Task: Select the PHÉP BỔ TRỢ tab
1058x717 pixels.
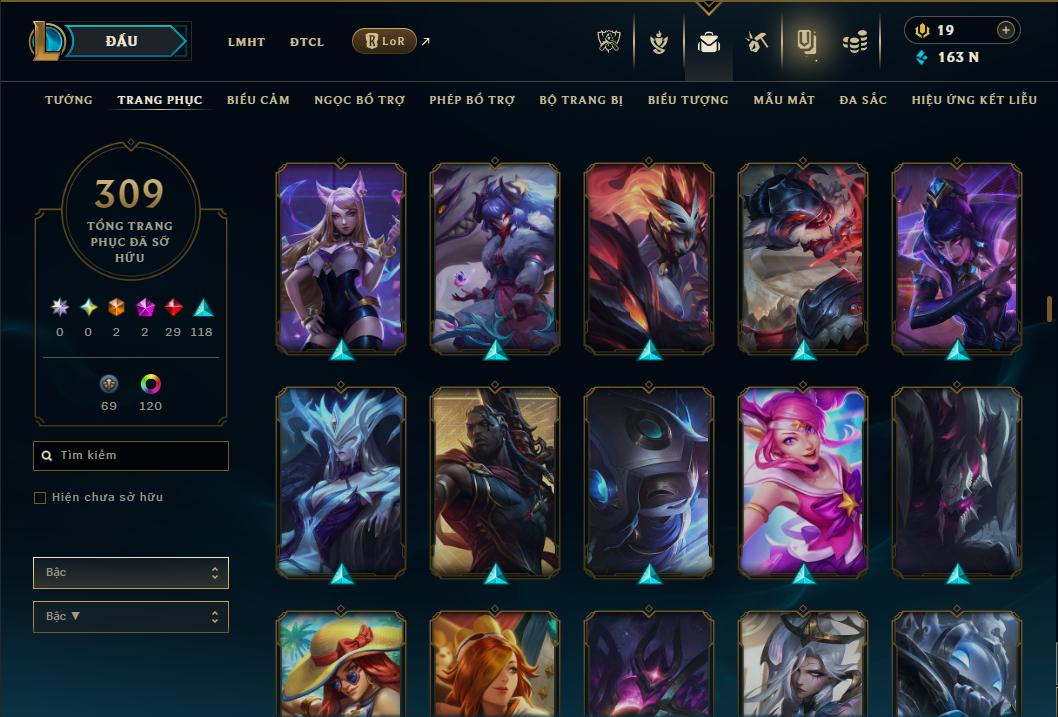Action: click(472, 100)
